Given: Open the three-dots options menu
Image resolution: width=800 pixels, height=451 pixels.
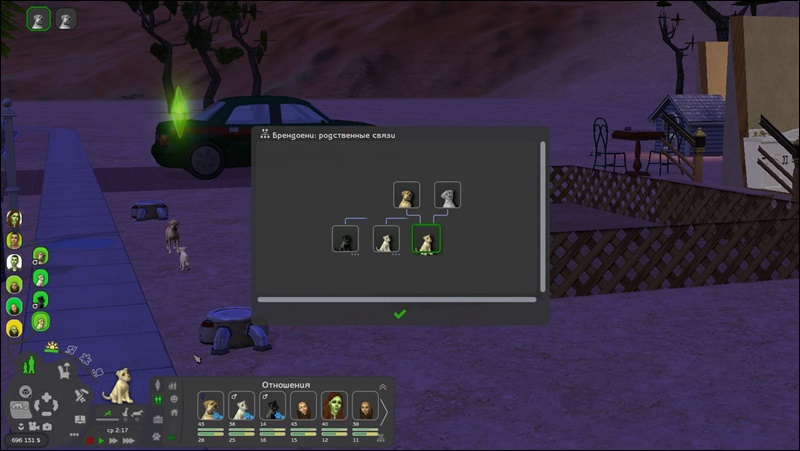Looking at the screenshot, I should [74, 435].
